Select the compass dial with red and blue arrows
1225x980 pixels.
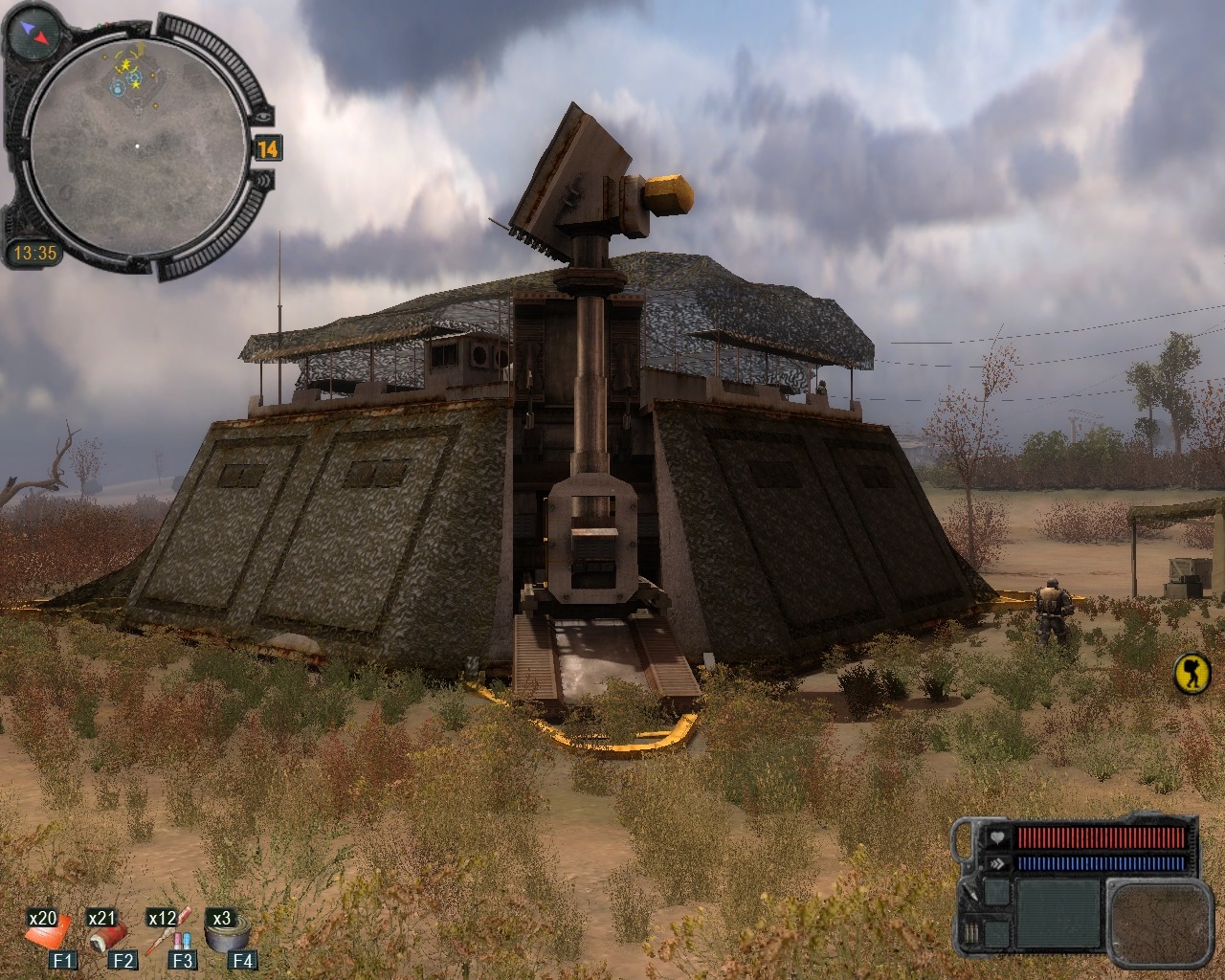33,33
